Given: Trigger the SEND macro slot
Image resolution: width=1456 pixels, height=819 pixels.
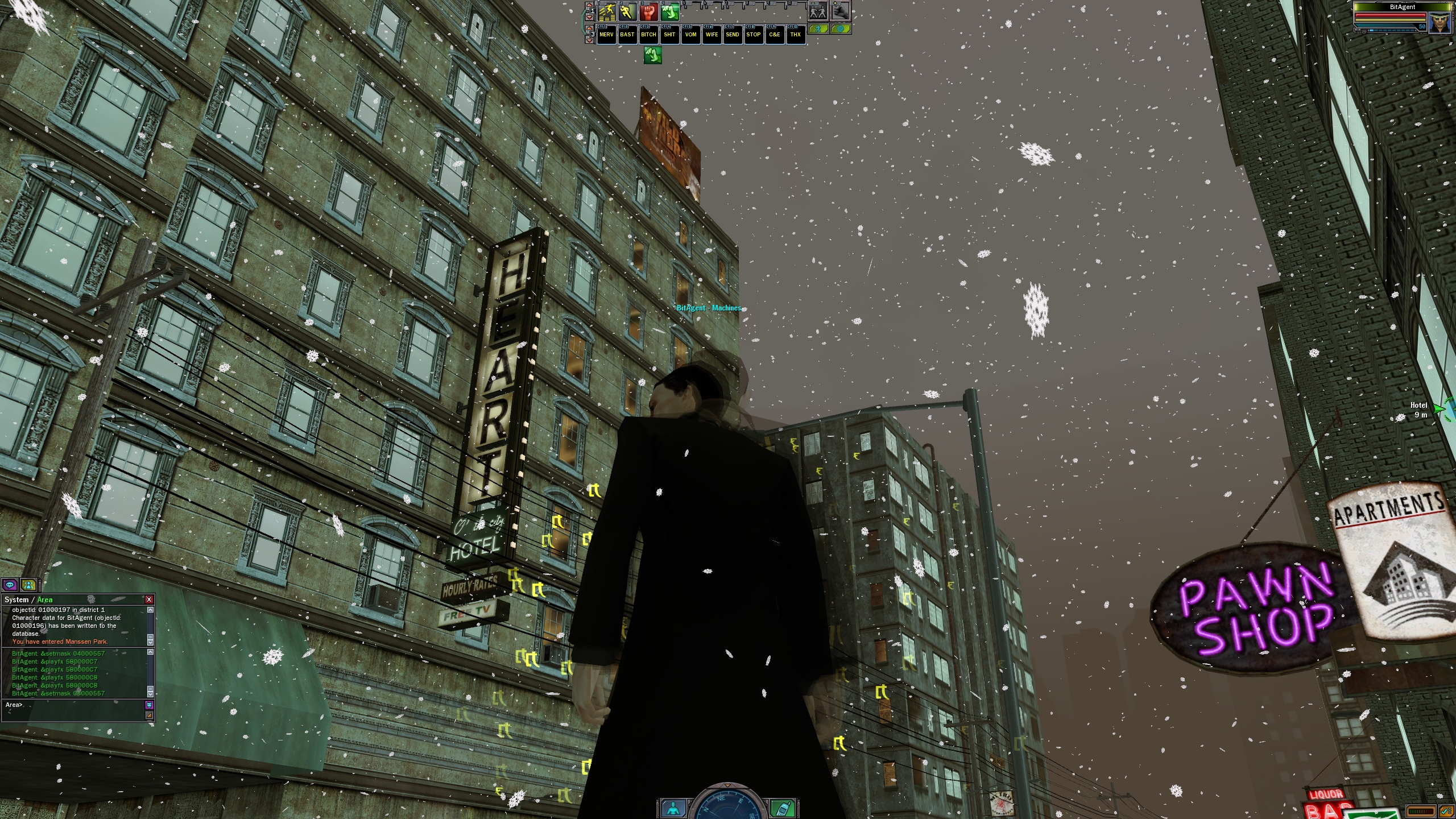Looking at the screenshot, I should pos(733,35).
